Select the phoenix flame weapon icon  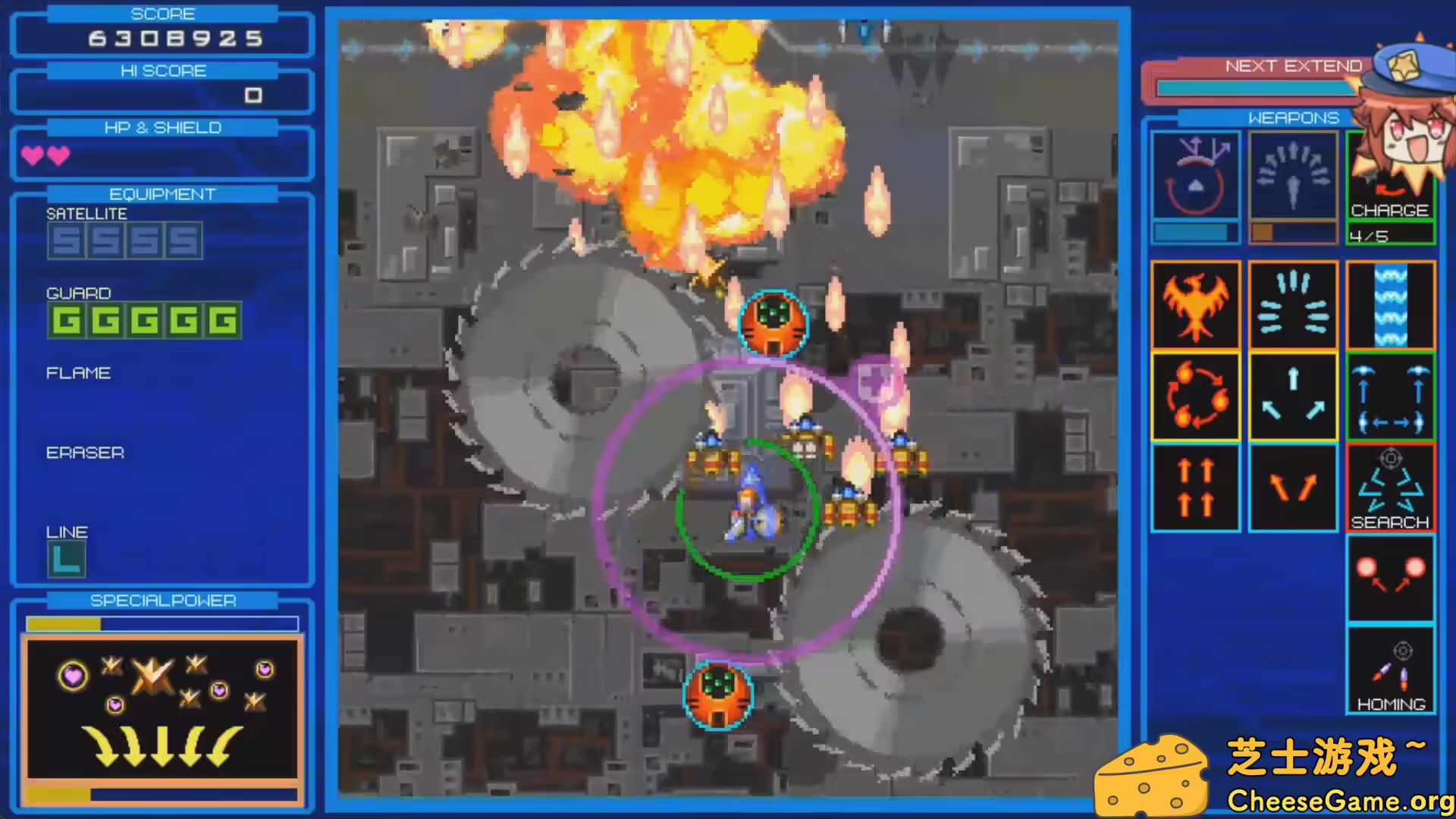(x=1195, y=305)
